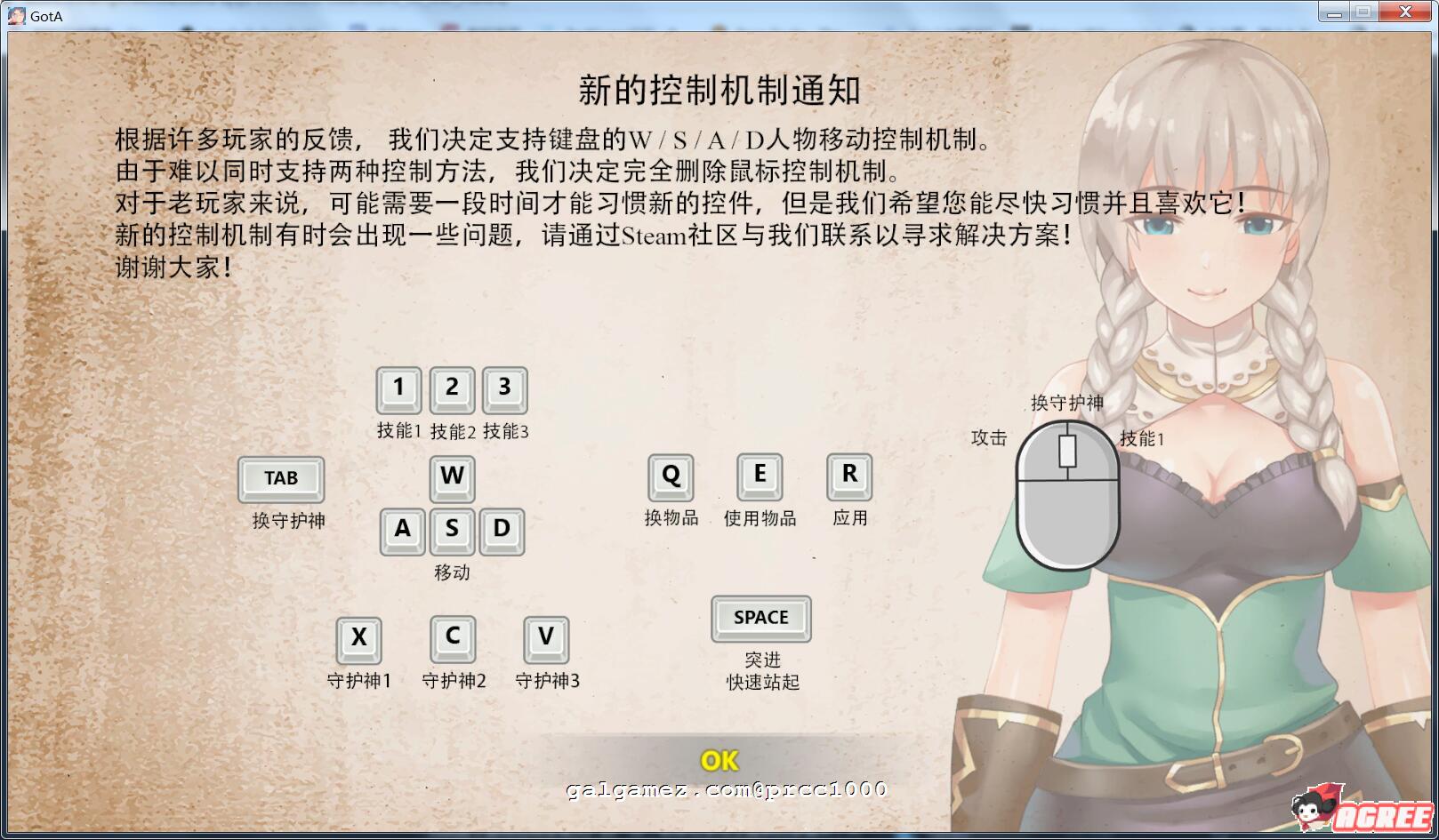
Task: Select the TAB key icon for 换守护神
Action: point(280,477)
